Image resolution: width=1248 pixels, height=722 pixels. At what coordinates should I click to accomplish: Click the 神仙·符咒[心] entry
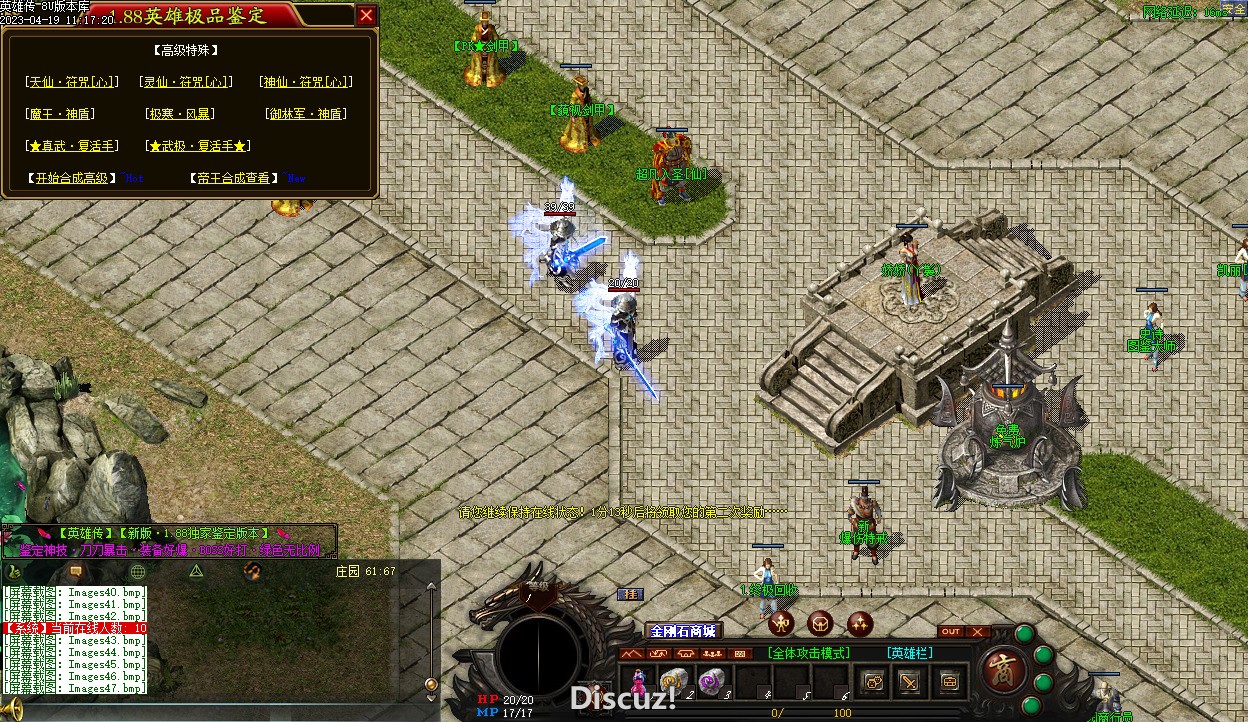306,82
